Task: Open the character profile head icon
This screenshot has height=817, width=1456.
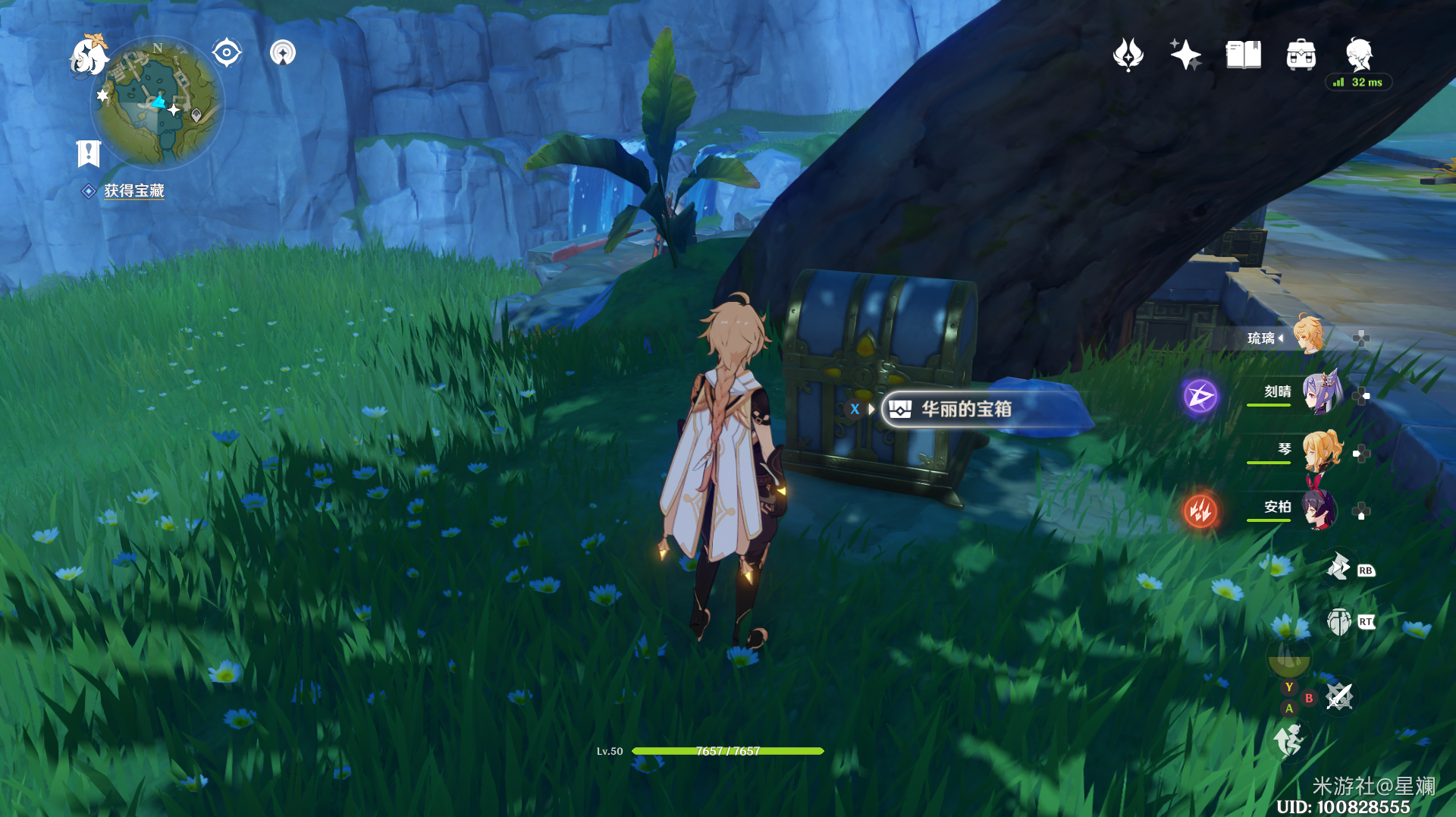Action: click(1358, 55)
